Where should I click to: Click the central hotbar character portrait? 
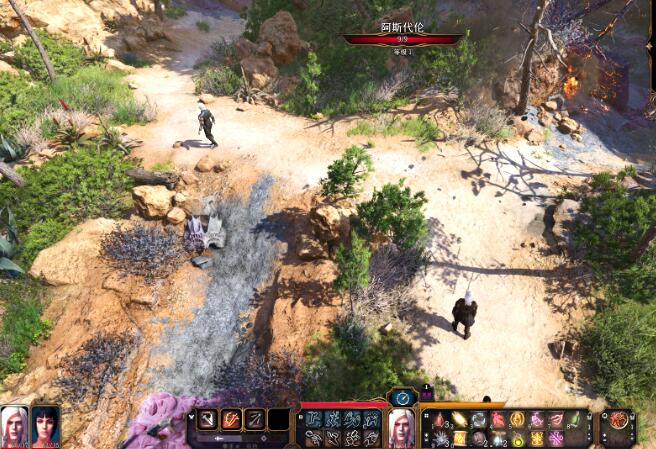point(401,426)
